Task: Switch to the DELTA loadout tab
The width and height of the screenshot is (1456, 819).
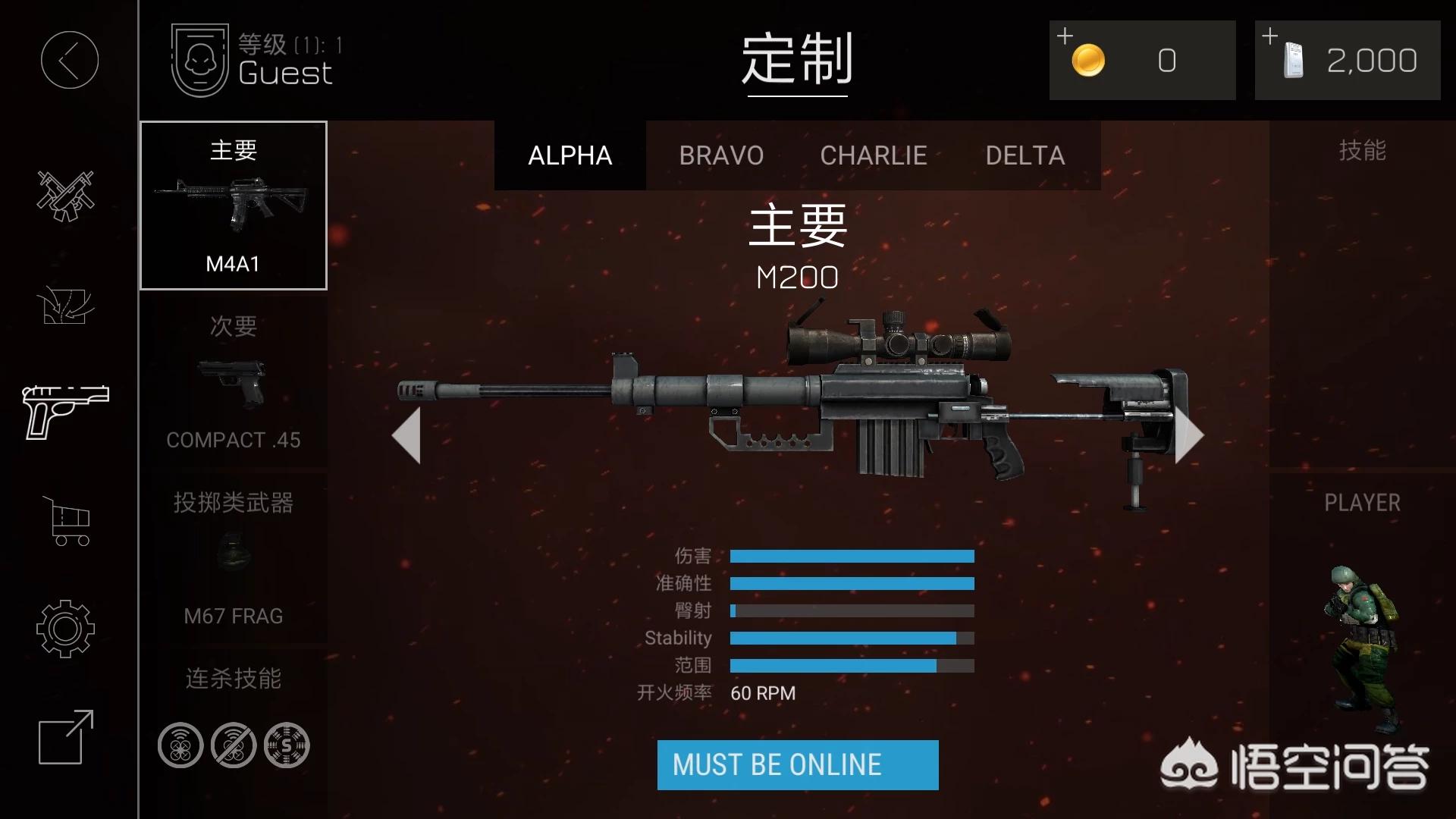Action: [1025, 155]
